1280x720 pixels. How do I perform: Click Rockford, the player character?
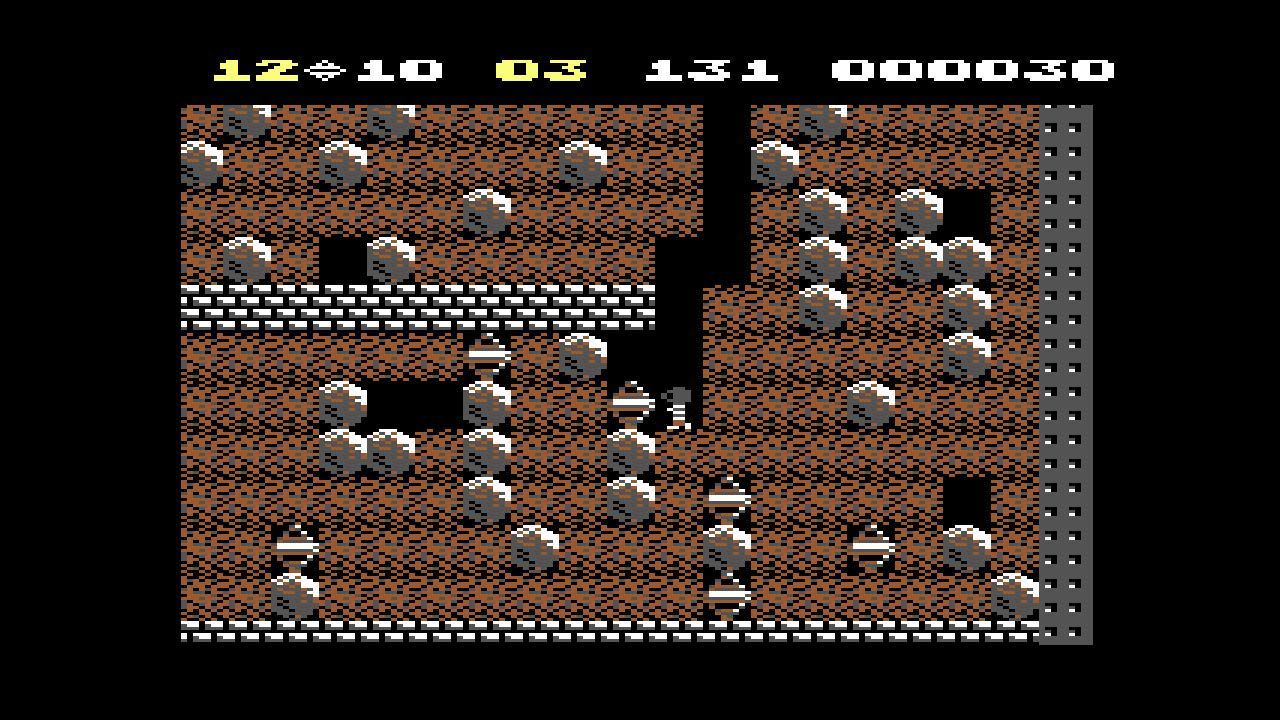coord(678,405)
